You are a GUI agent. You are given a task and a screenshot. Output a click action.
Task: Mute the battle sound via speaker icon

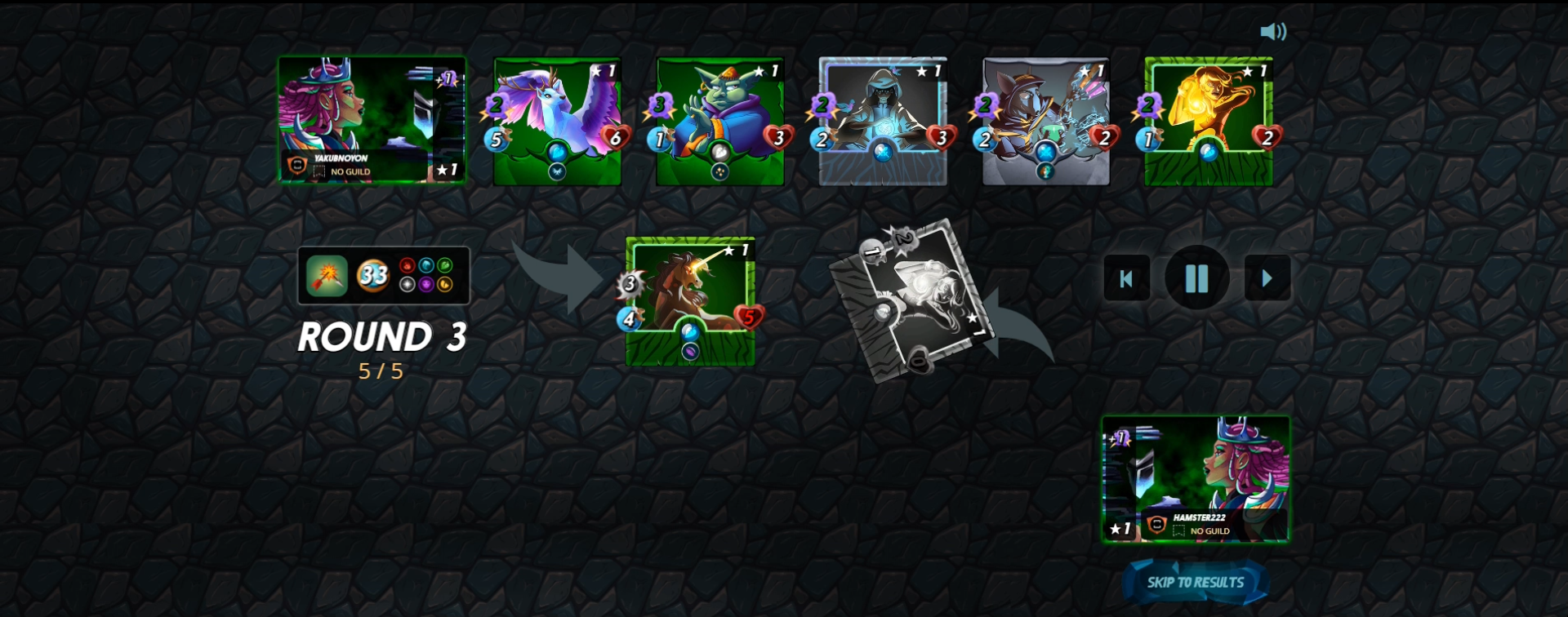pos(1273,31)
